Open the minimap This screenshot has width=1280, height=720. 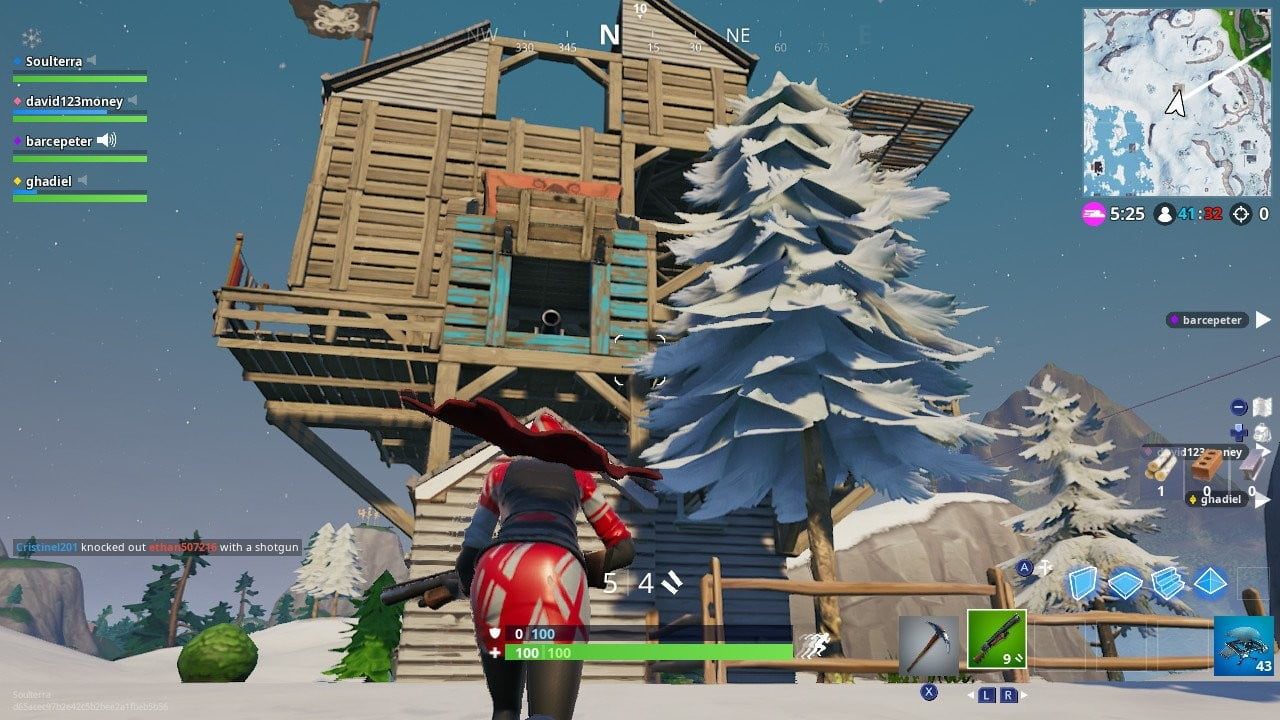click(1176, 102)
